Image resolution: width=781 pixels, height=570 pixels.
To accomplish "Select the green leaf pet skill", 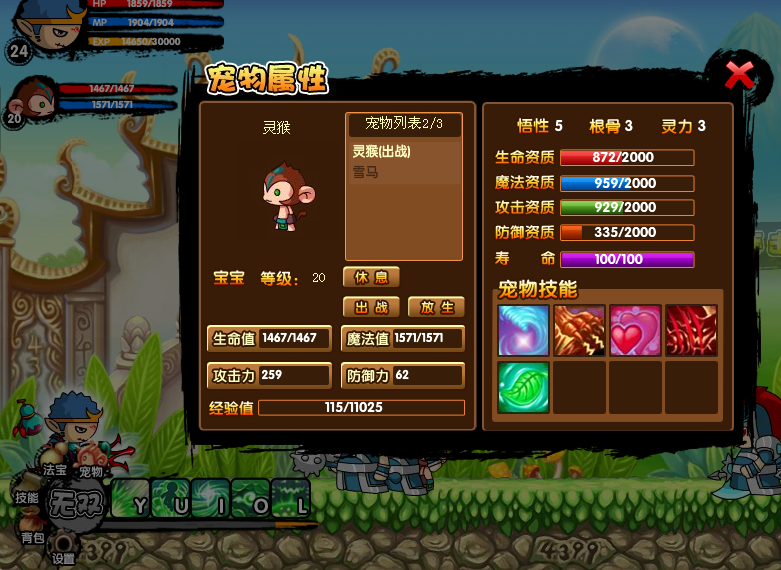I will point(523,387).
